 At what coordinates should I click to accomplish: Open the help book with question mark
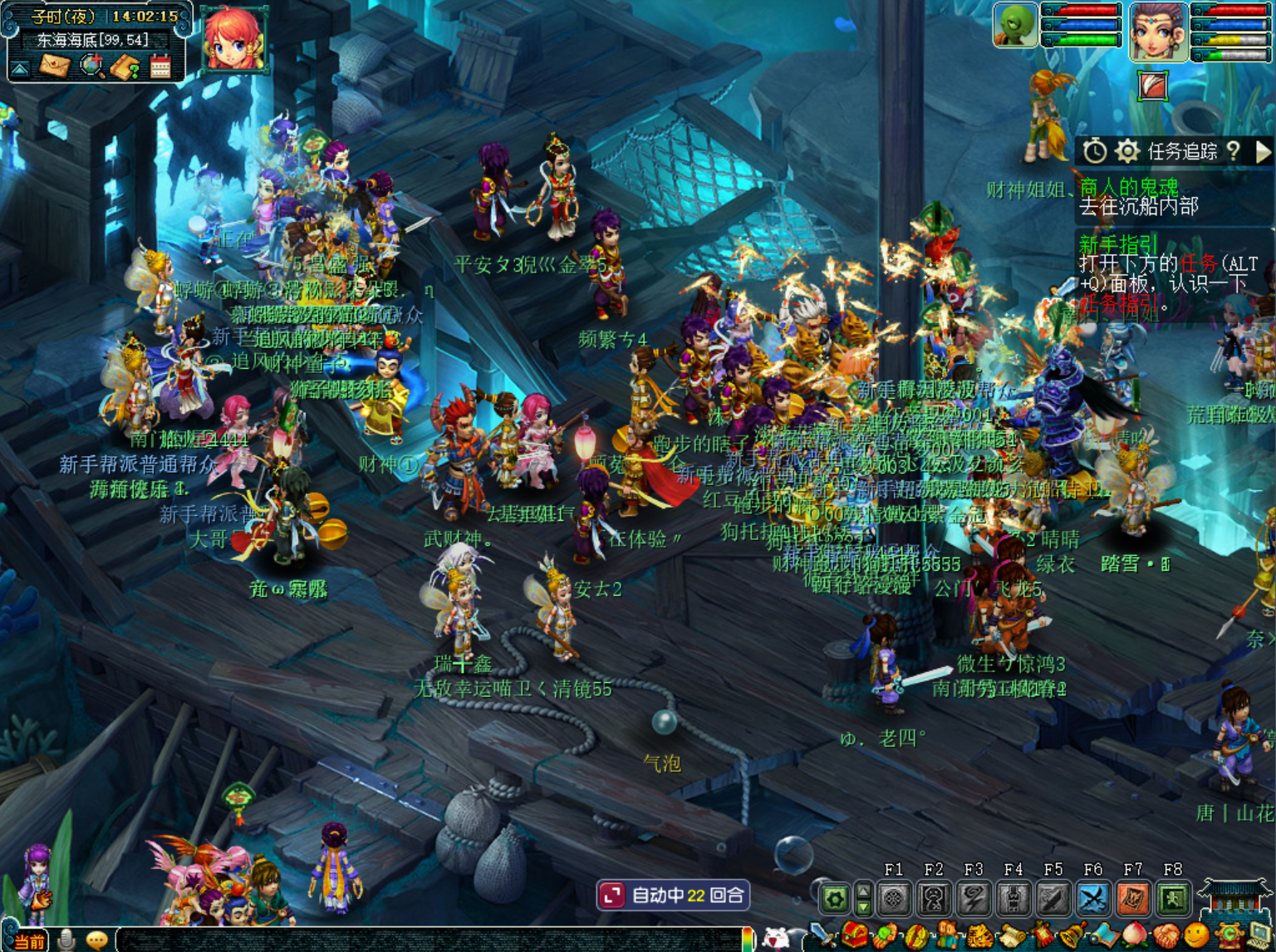point(125,66)
